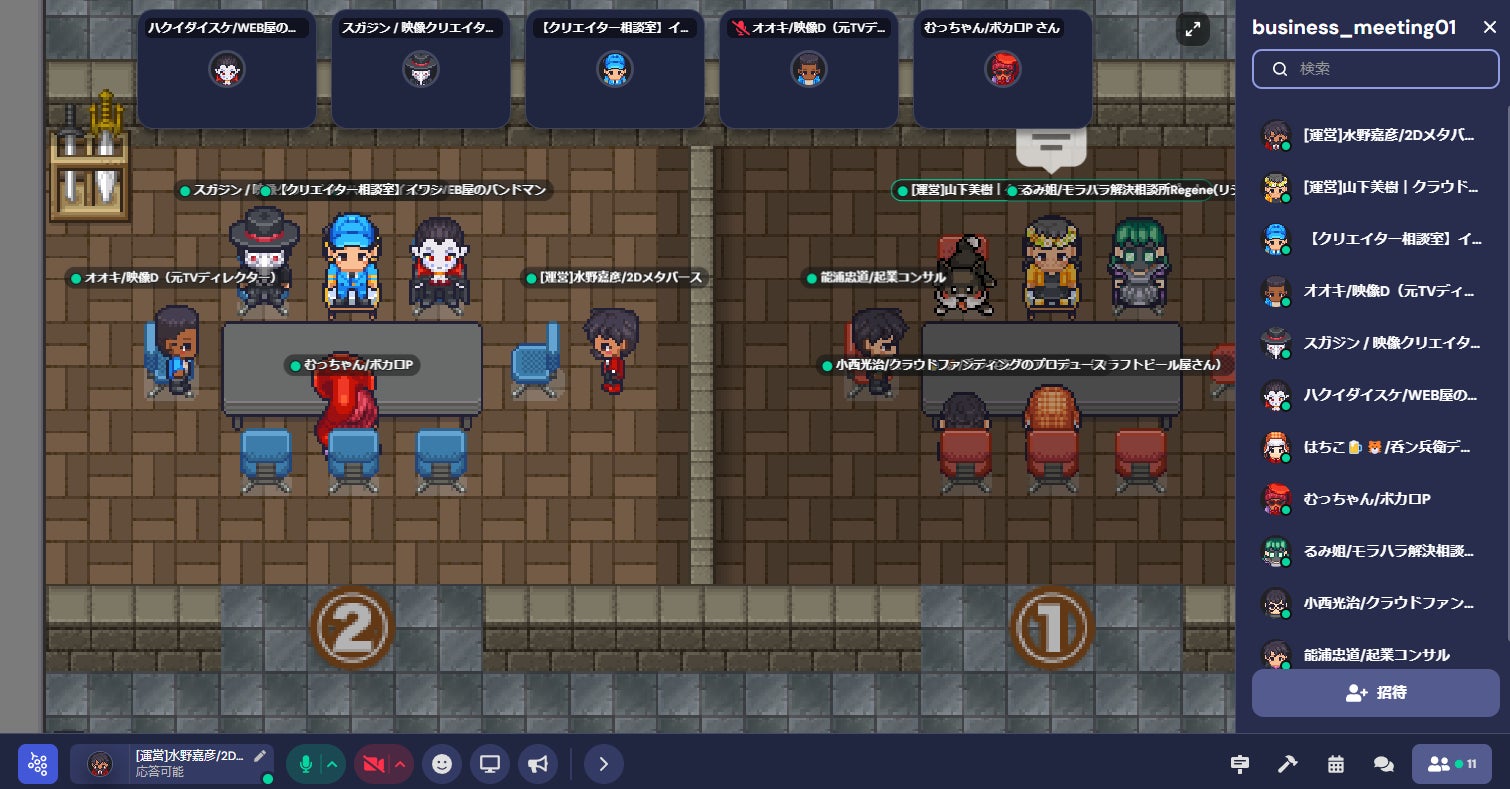Start screen sharing with monitor icon
This screenshot has height=789, width=1510.
click(x=489, y=764)
